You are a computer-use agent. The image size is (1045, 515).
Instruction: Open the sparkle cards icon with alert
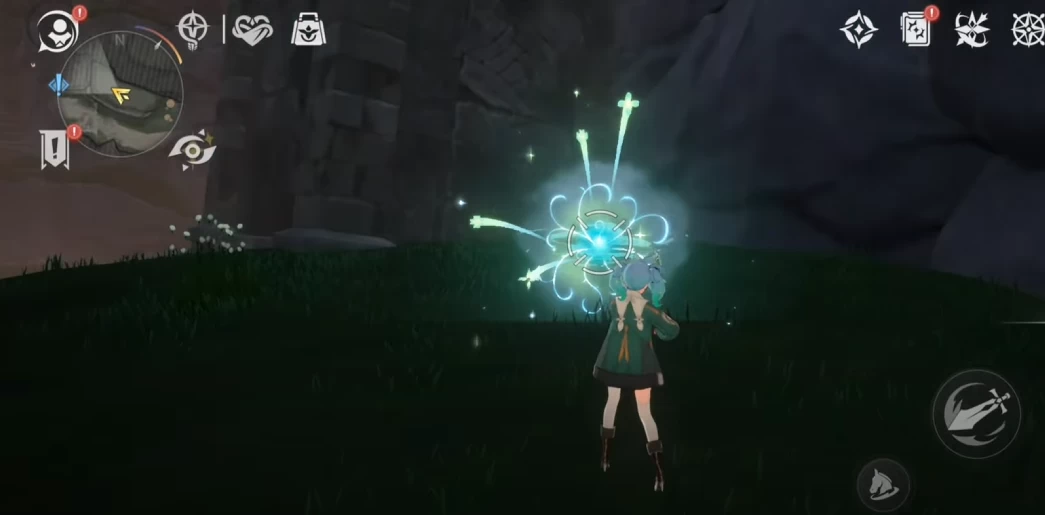click(916, 30)
